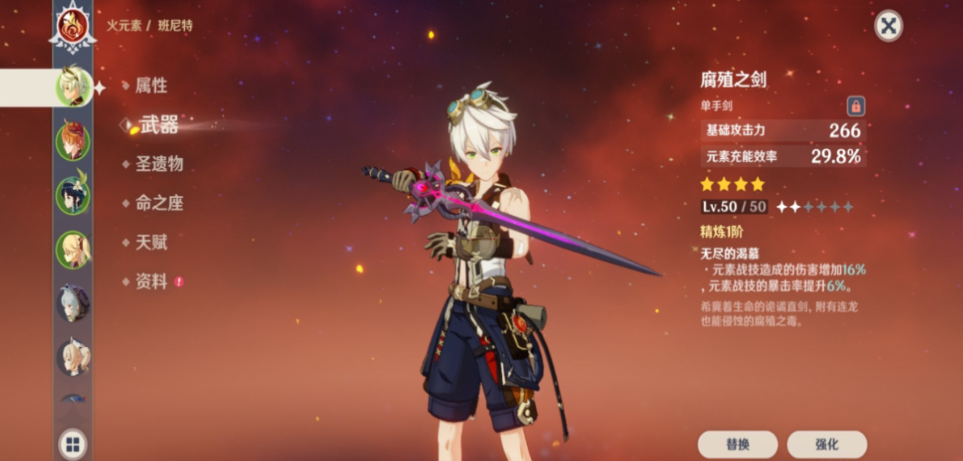Open the 属性 attributes tab
Image resolution: width=963 pixels, height=461 pixels.
151,86
